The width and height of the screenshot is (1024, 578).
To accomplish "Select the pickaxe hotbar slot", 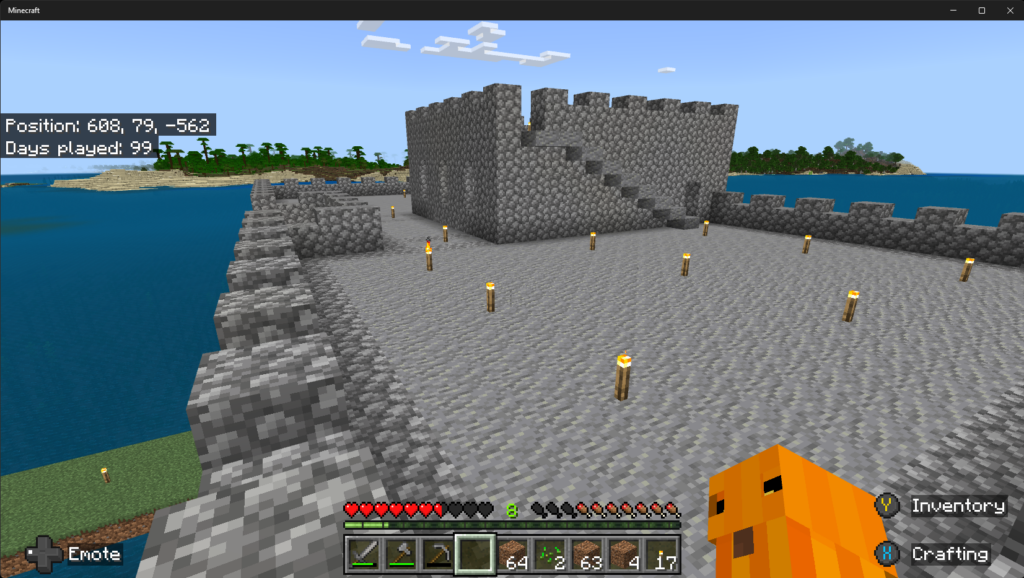I will 438,554.
